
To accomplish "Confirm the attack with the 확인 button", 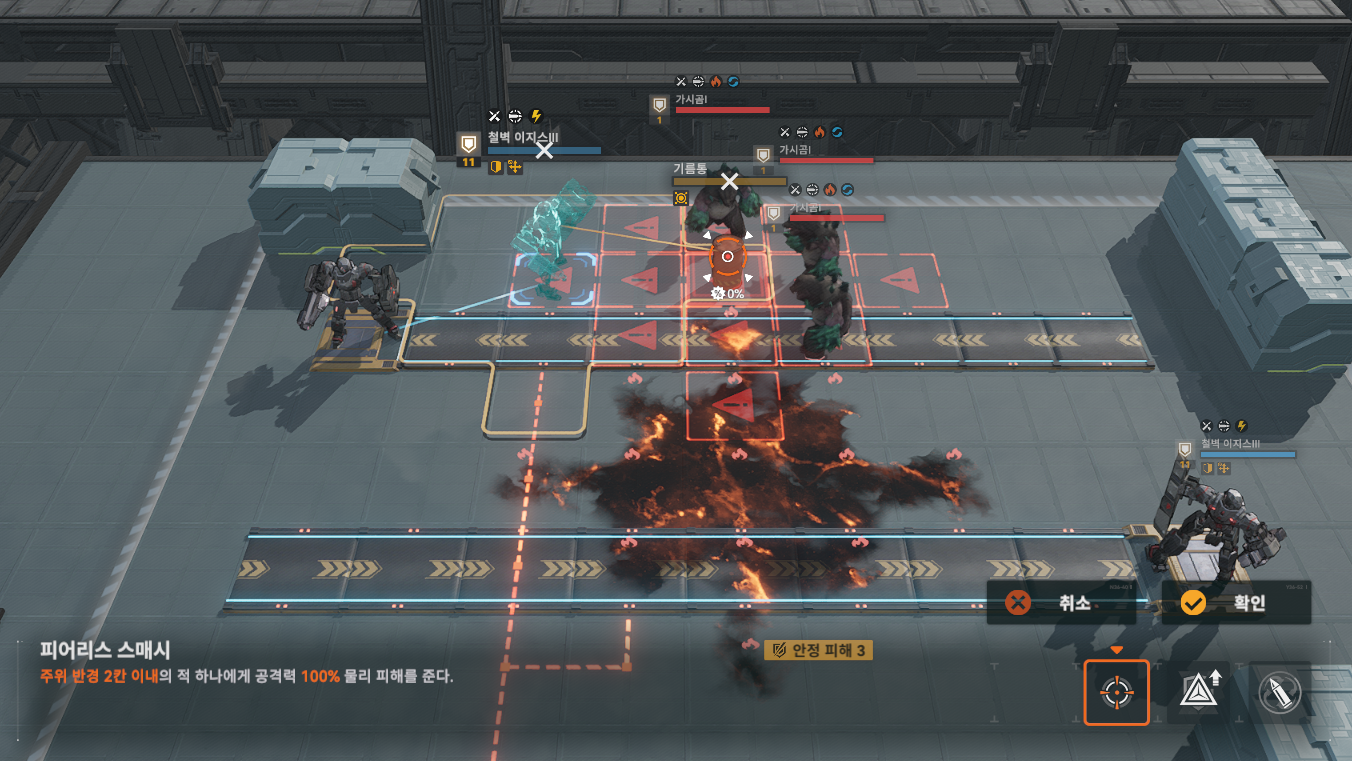I will pyautogui.click(x=1236, y=603).
